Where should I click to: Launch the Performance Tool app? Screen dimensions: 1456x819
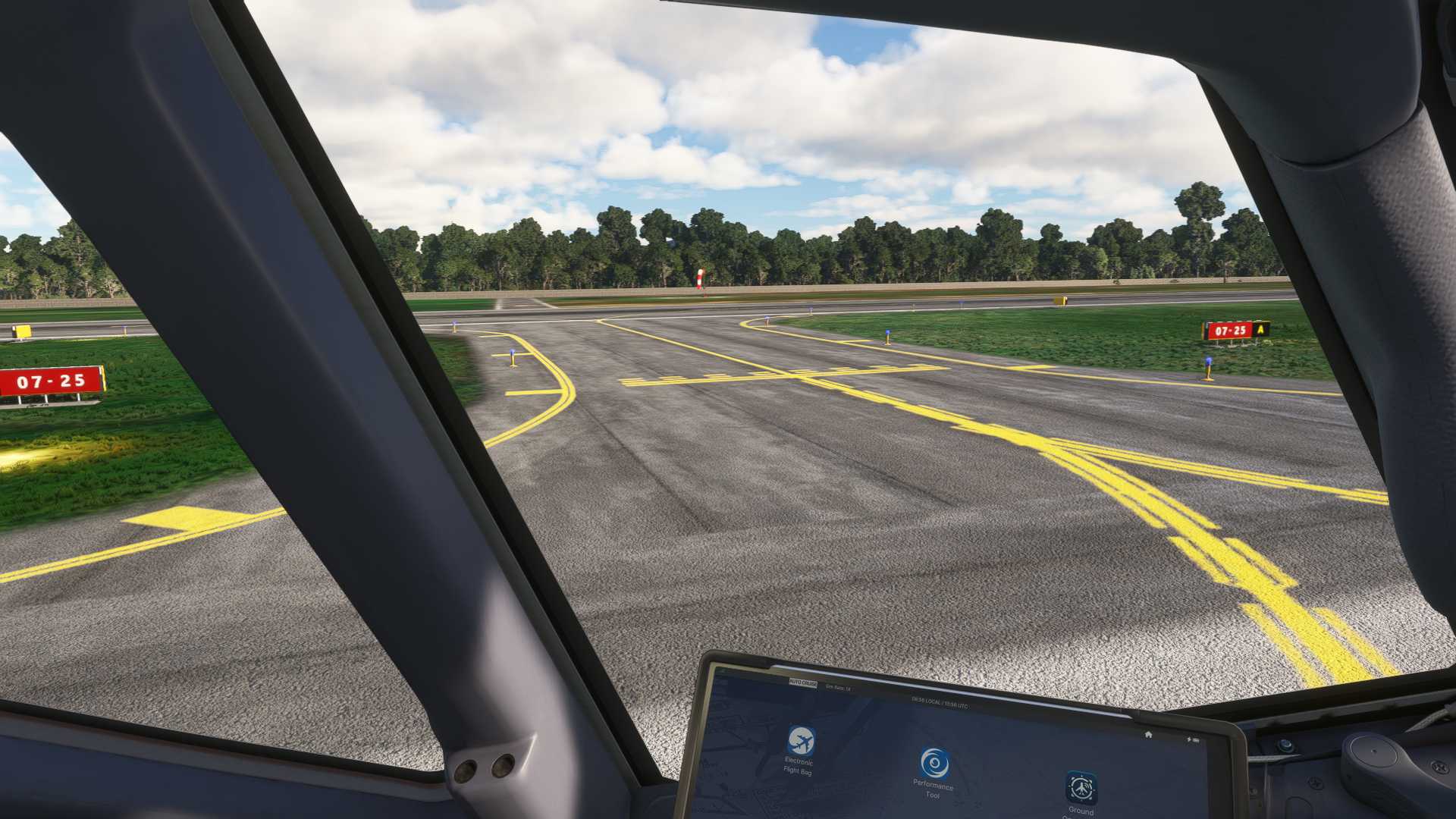[934, 764]
